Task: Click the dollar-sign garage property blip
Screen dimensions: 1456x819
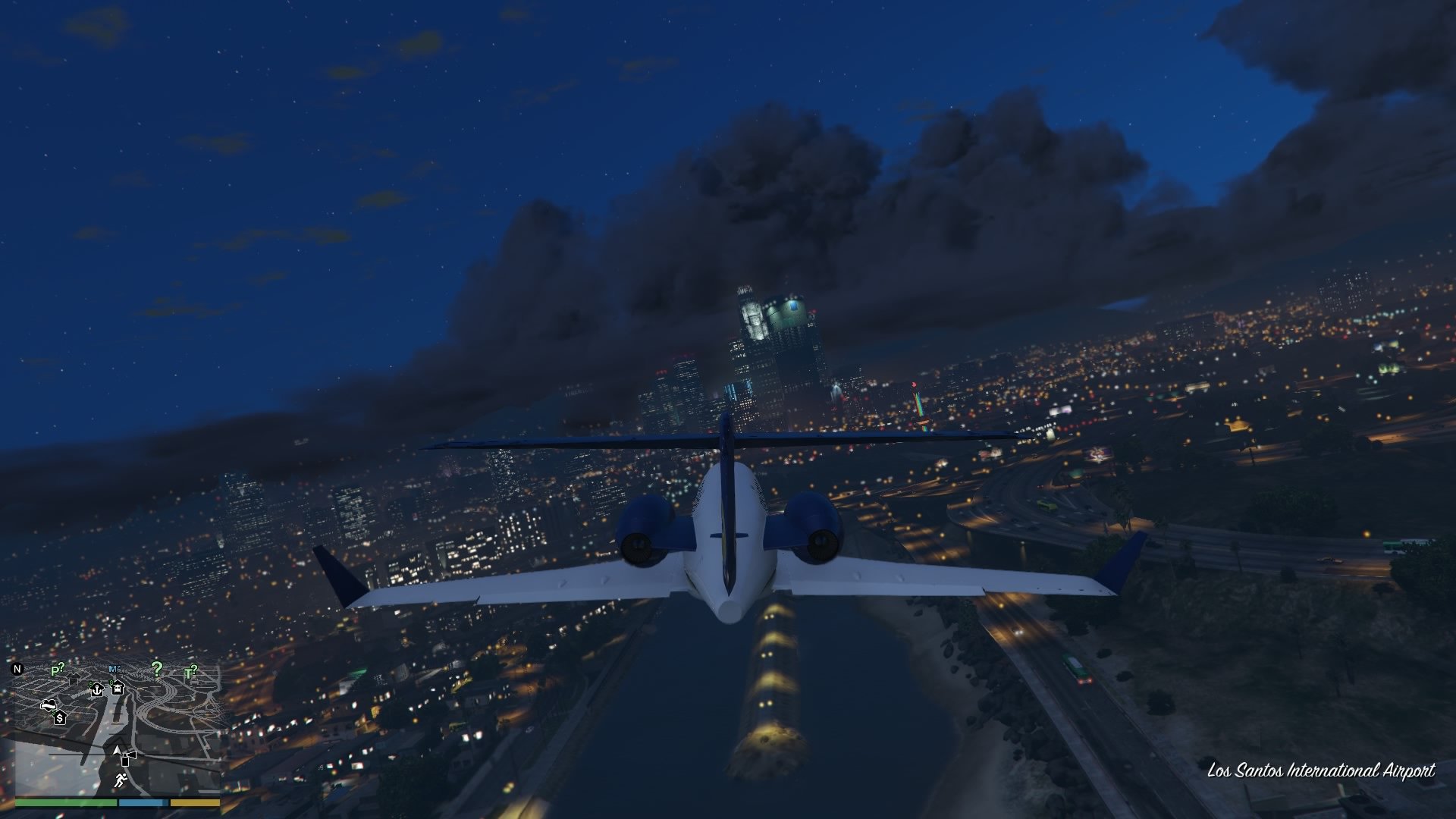Action: (118, 689)
